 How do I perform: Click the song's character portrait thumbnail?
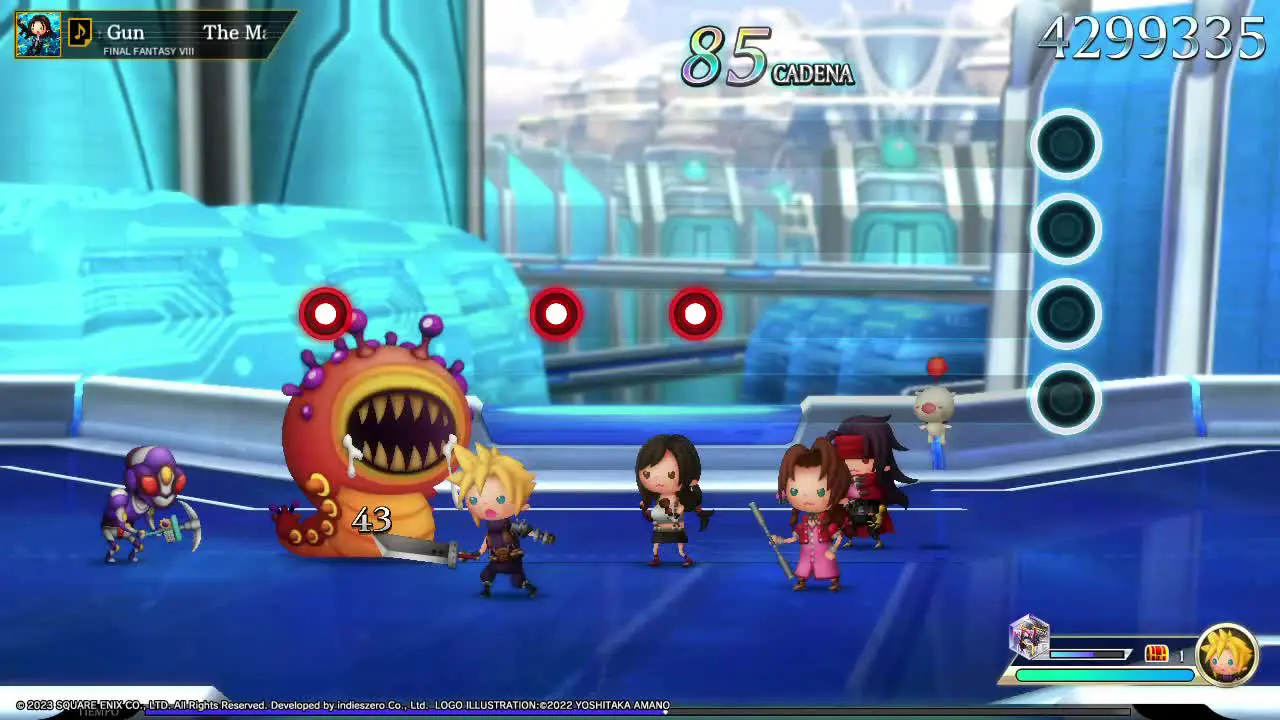tap(38, 35)
